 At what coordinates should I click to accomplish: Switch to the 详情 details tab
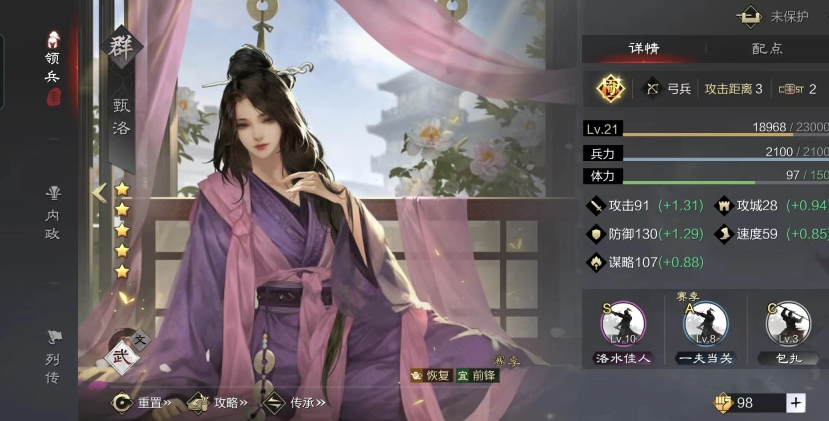(643, 48)
